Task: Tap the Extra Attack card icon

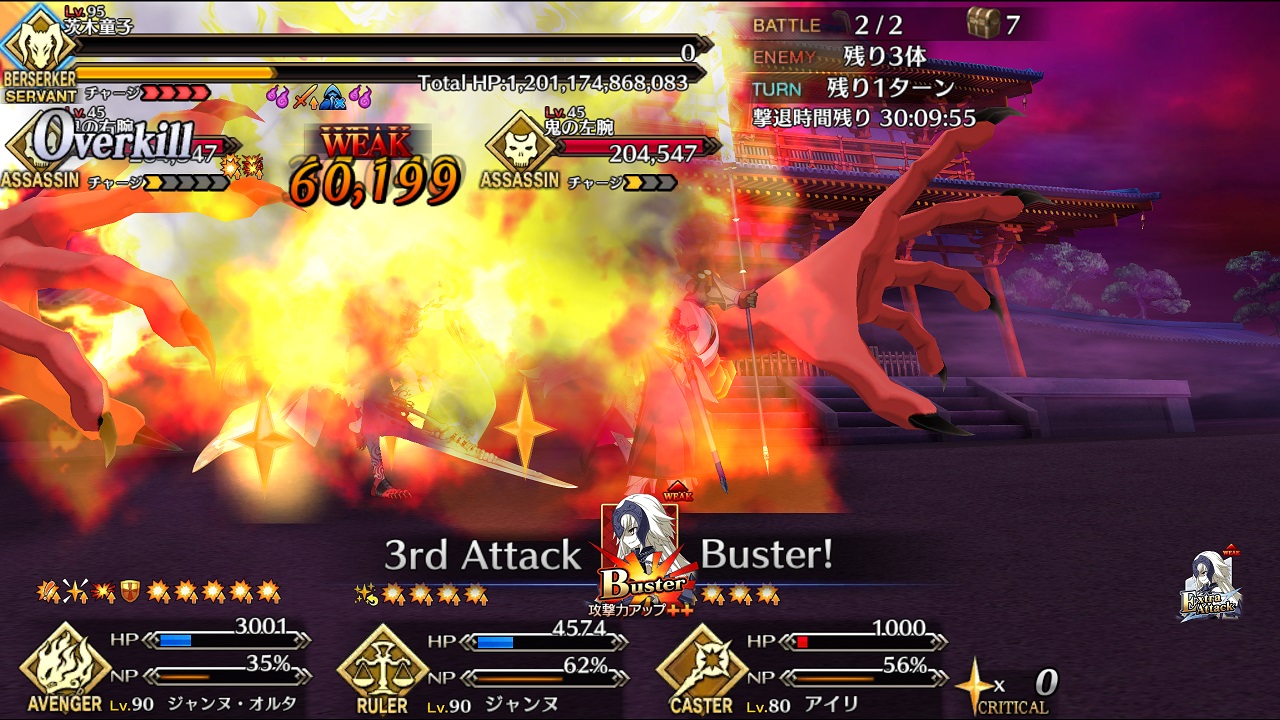Action: [1211, 585]
